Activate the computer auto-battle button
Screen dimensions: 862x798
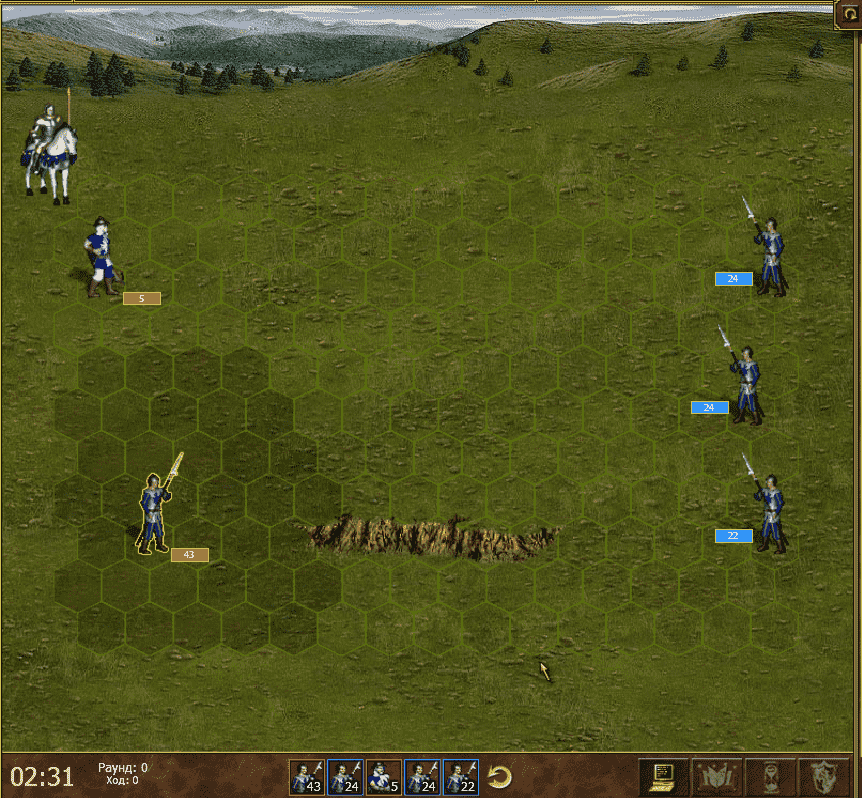click(662, 776)
